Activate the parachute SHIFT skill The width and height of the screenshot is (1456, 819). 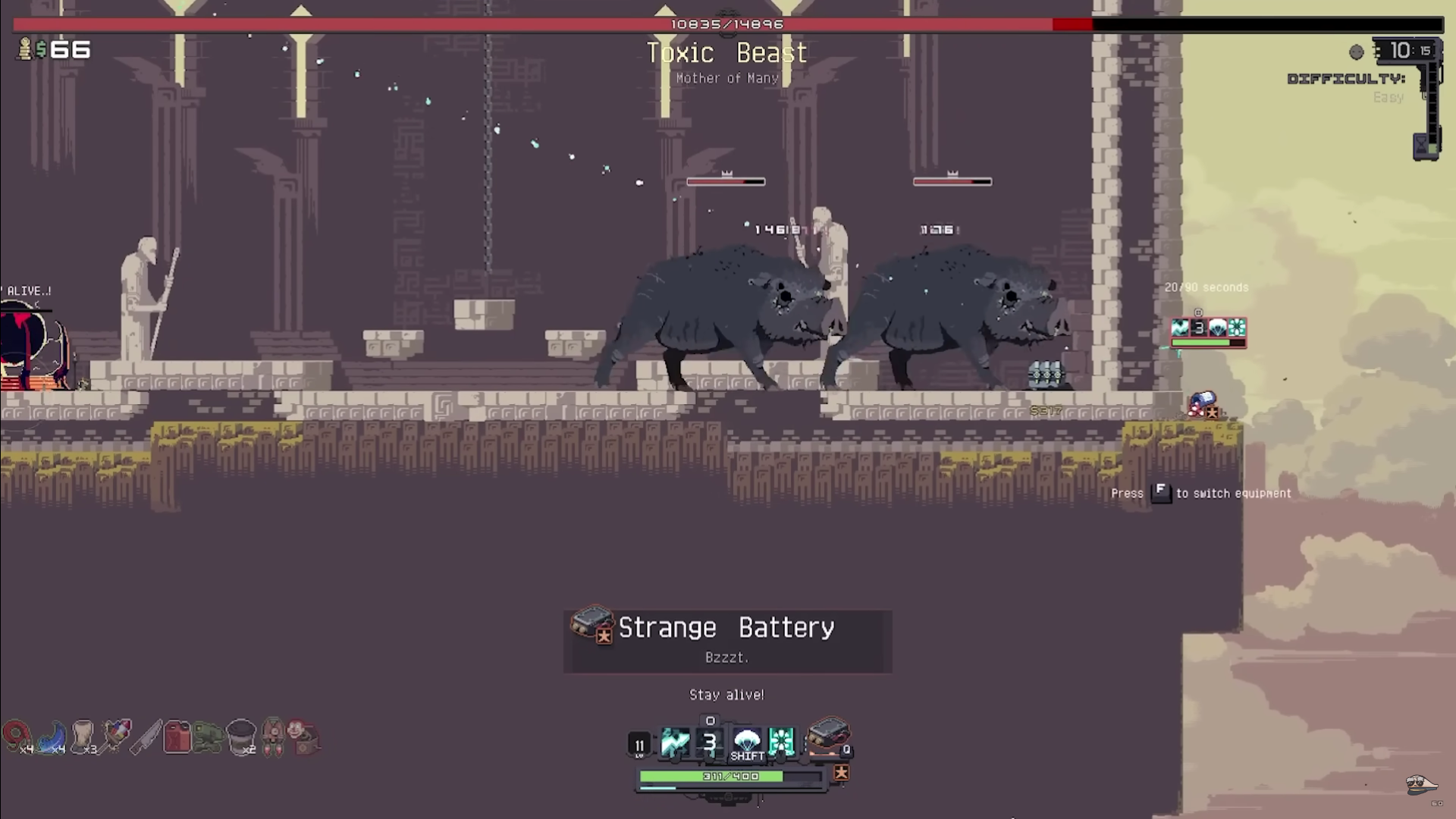(747, 742)
